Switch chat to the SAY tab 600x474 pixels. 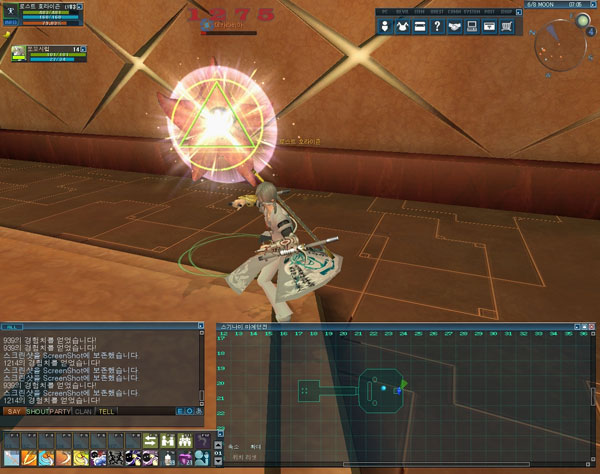(14, 411)
